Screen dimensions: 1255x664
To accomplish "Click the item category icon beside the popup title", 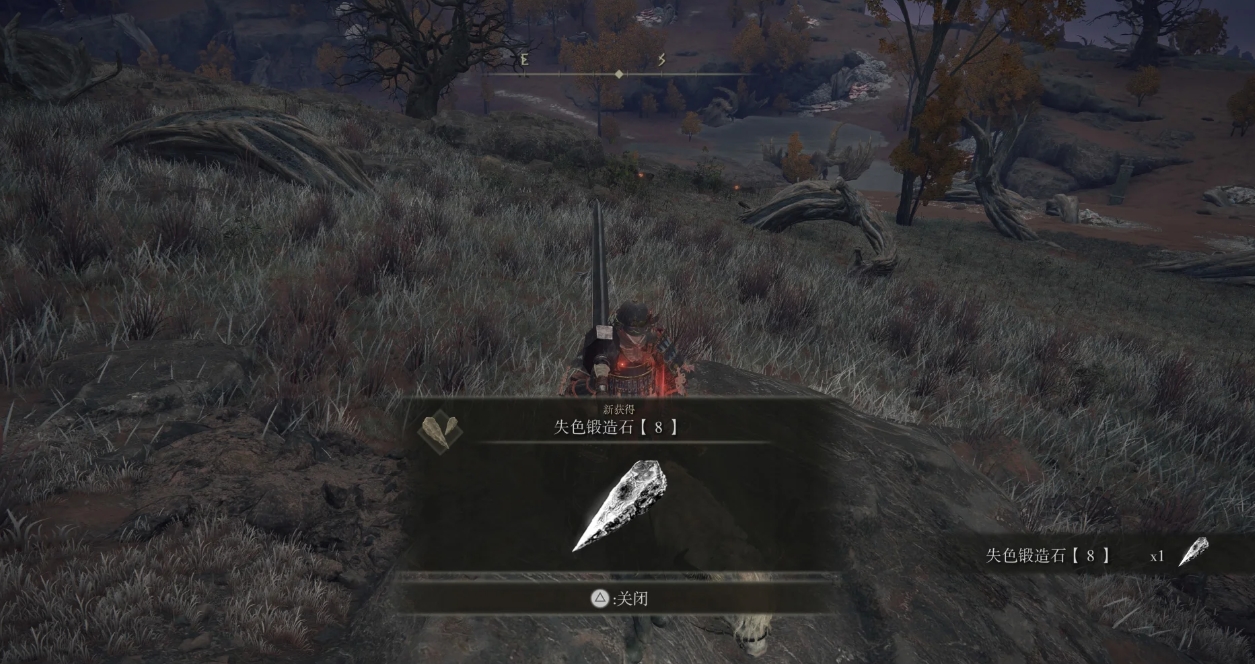I will click(439, 430).
